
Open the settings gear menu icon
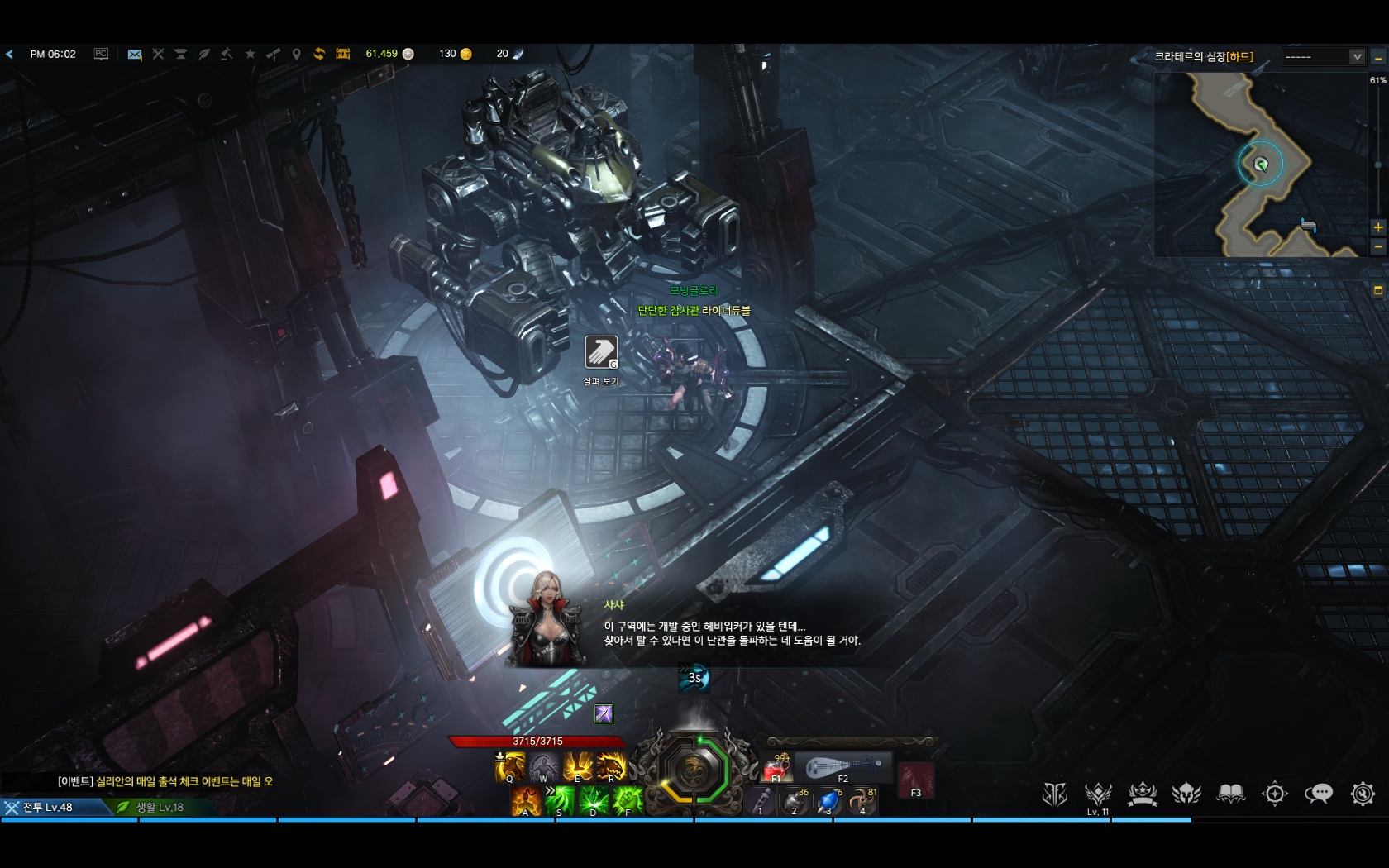pos(1362,794)
